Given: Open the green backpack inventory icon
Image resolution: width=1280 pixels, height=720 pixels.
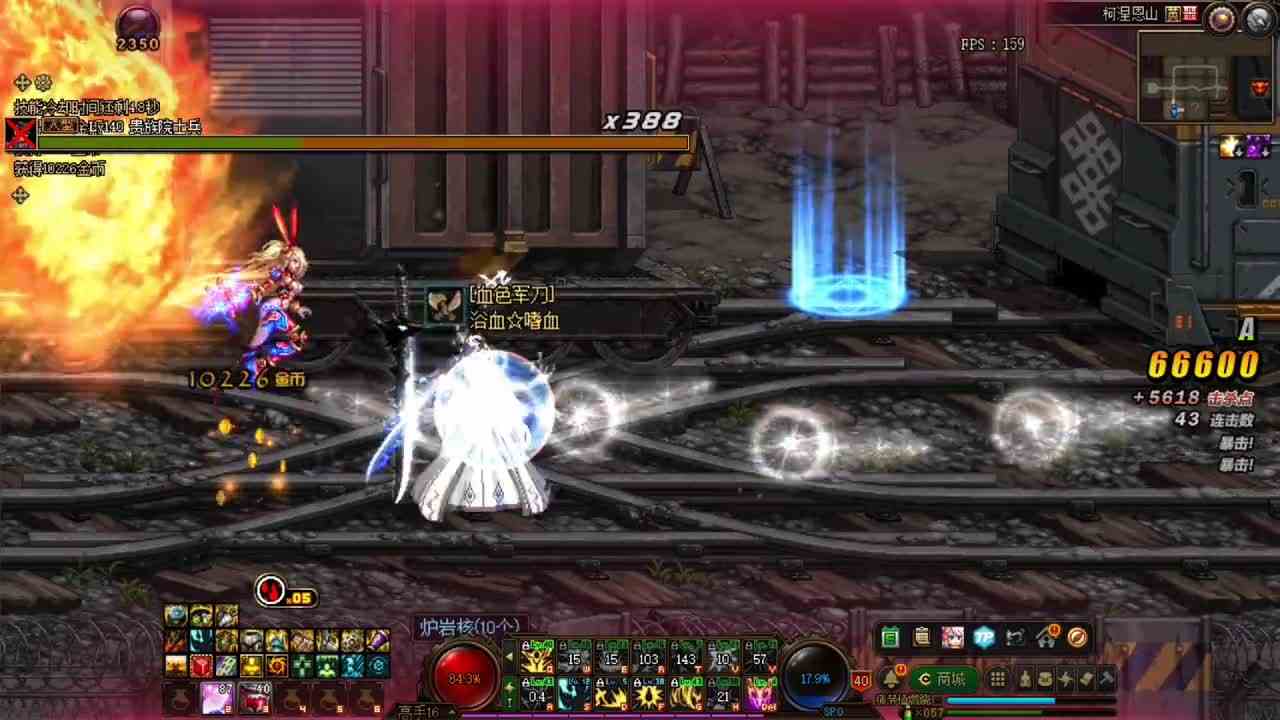Looking at the screenshot, I should click(x=890, y=637).
